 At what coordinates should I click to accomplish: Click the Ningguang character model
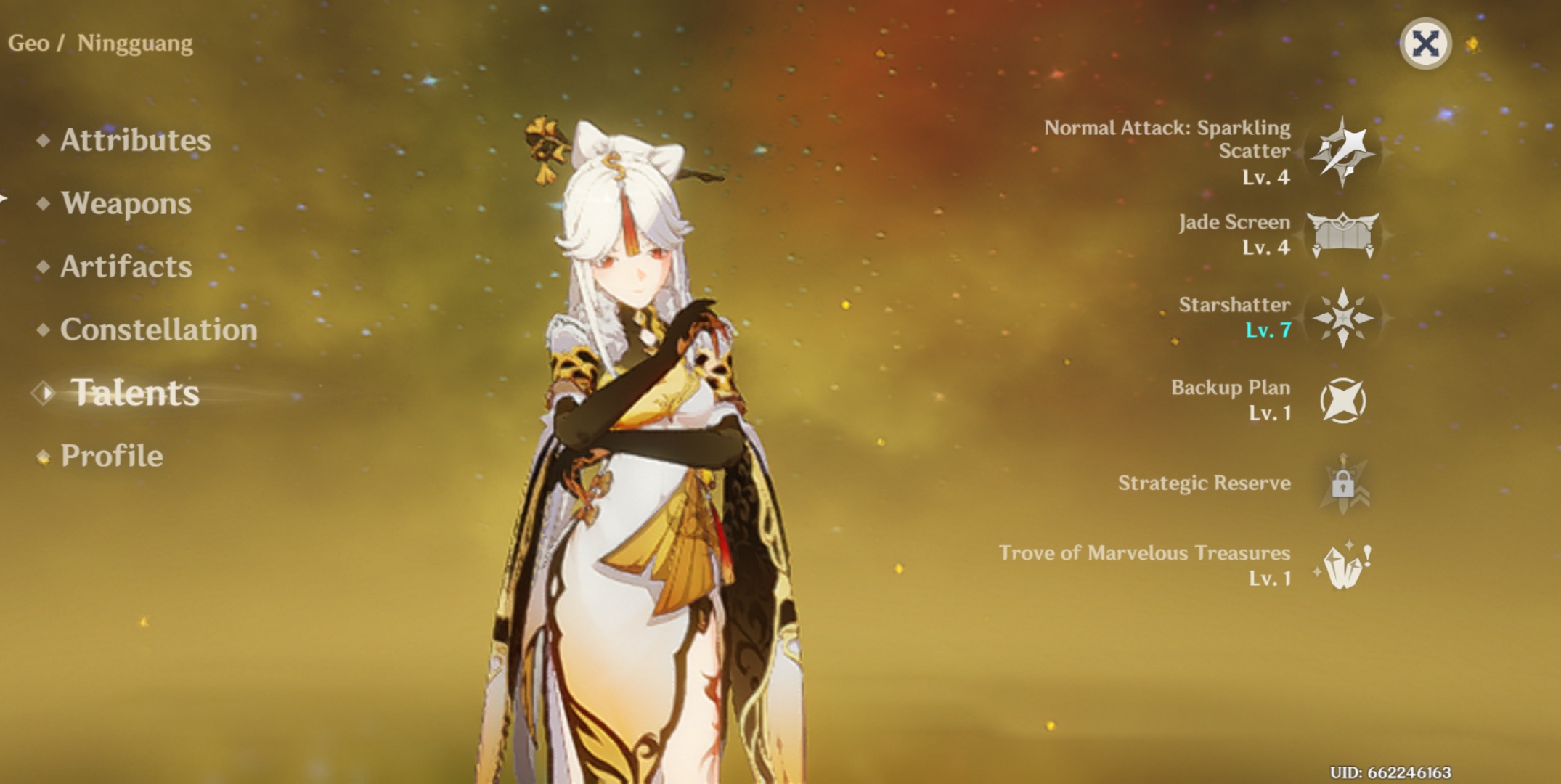click(x=639, y=436)
